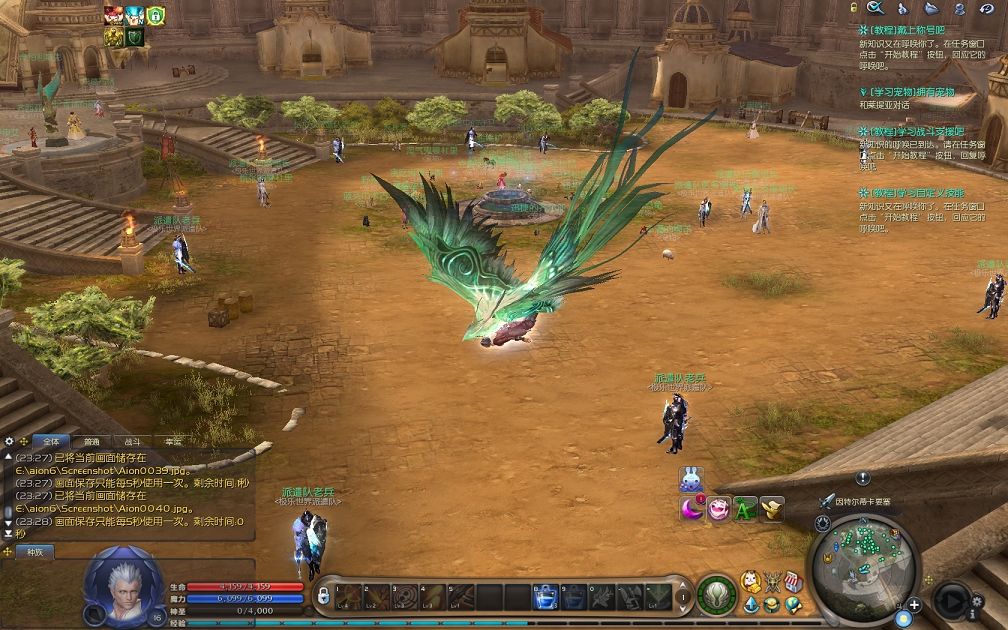Open the shop storefront icon
The image size is (1008, 630).
(792, 582)
